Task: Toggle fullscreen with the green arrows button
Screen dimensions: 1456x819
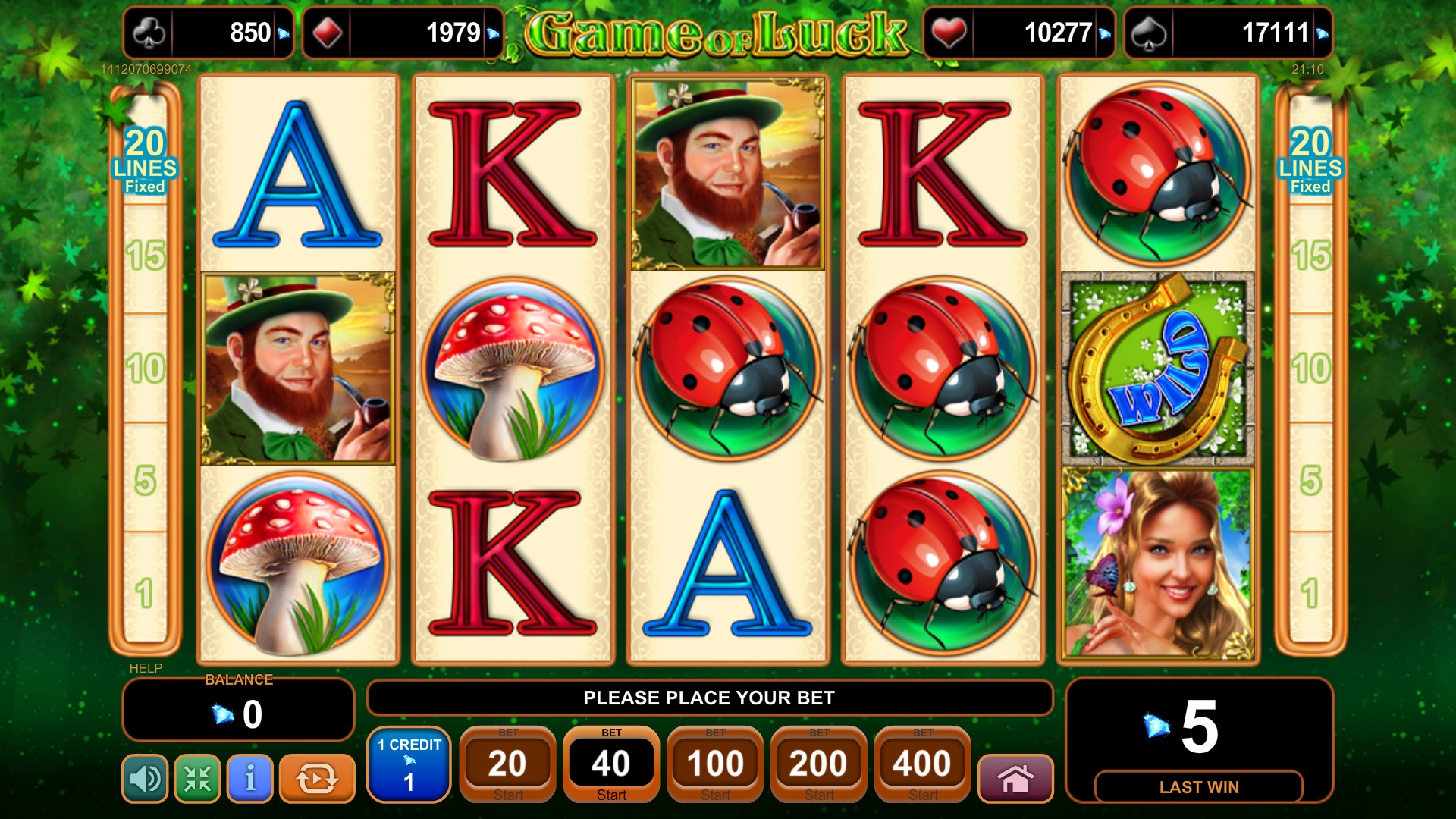Action: pyautogui.click(x=197, y=778)
